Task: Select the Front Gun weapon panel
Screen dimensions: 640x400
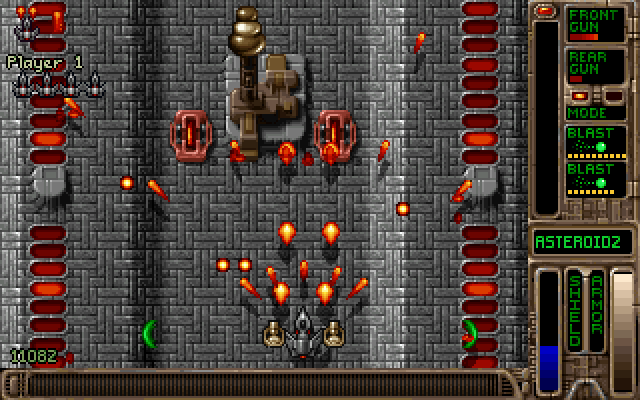Action: pyautogui.click(x=596, y=24)
